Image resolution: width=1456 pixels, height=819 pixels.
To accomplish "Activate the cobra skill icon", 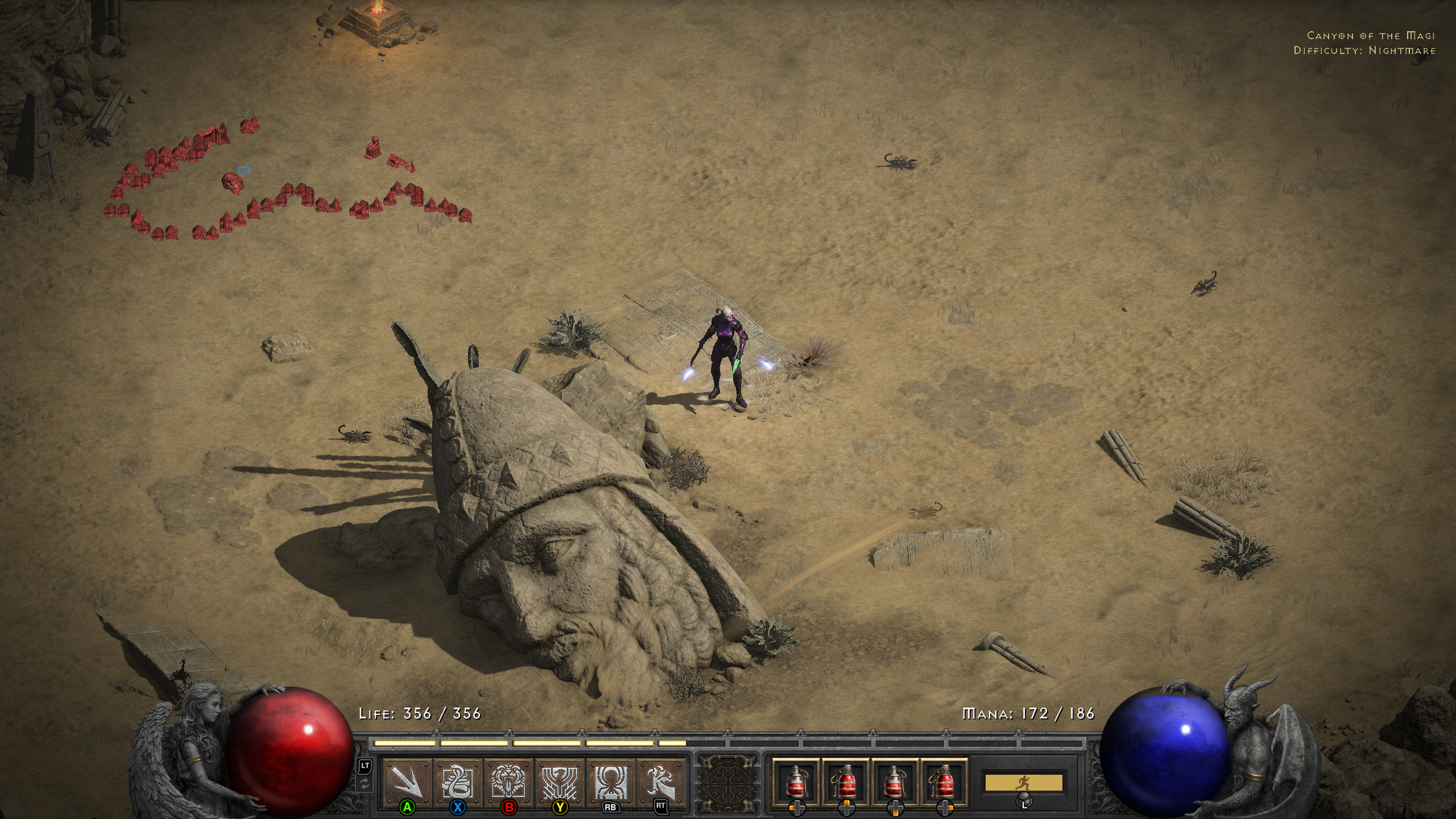I will pyautogui.click(x=458, y=781).
